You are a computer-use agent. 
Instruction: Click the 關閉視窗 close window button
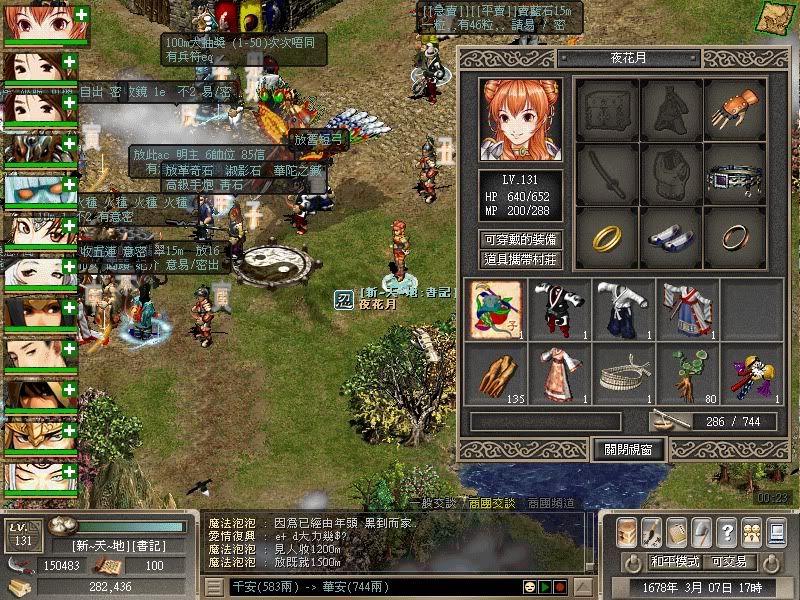628,450
